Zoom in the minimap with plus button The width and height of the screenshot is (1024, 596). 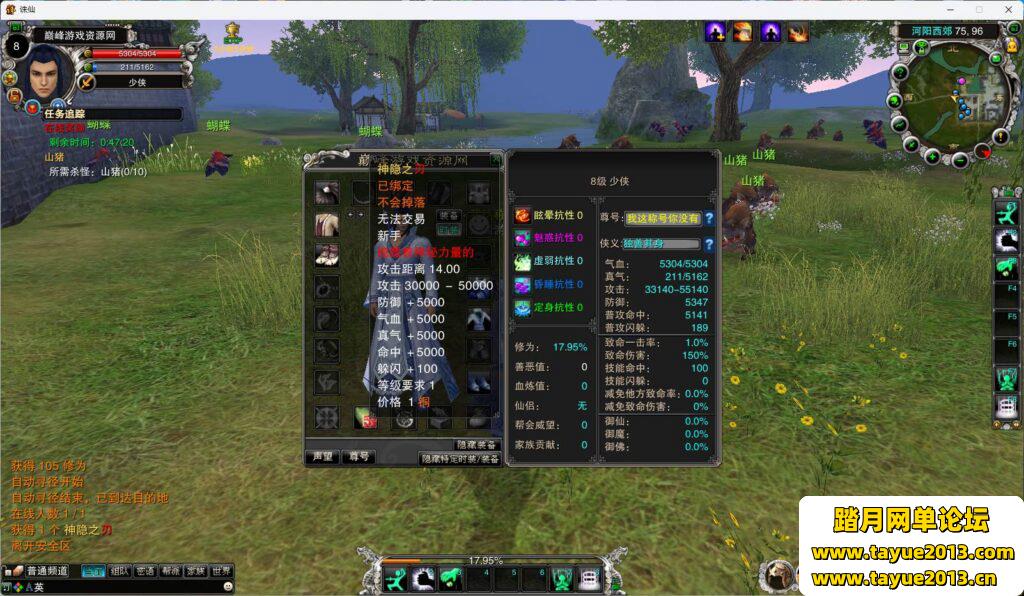[932, 156]
